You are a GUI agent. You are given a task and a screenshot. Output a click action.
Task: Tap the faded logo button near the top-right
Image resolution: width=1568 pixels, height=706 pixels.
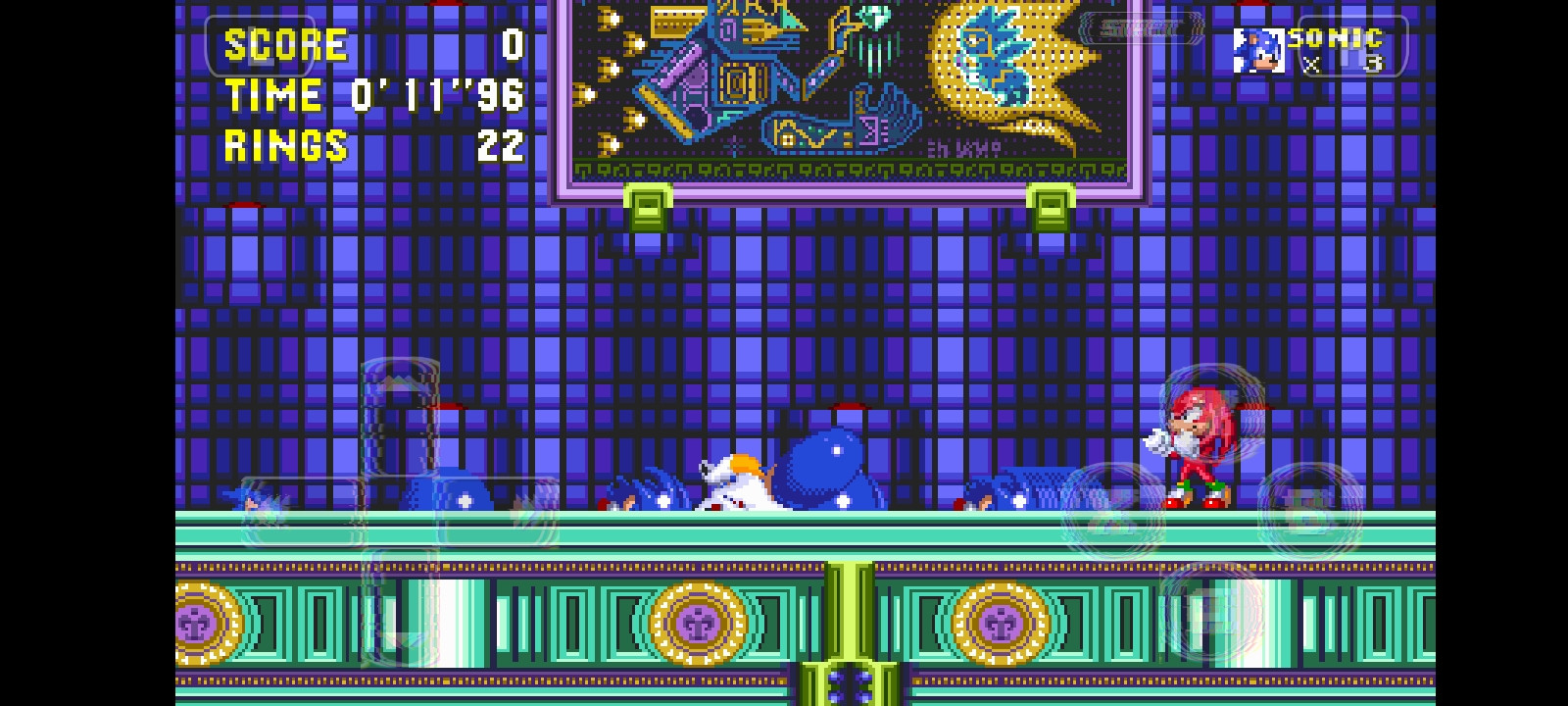point(1142,29)
